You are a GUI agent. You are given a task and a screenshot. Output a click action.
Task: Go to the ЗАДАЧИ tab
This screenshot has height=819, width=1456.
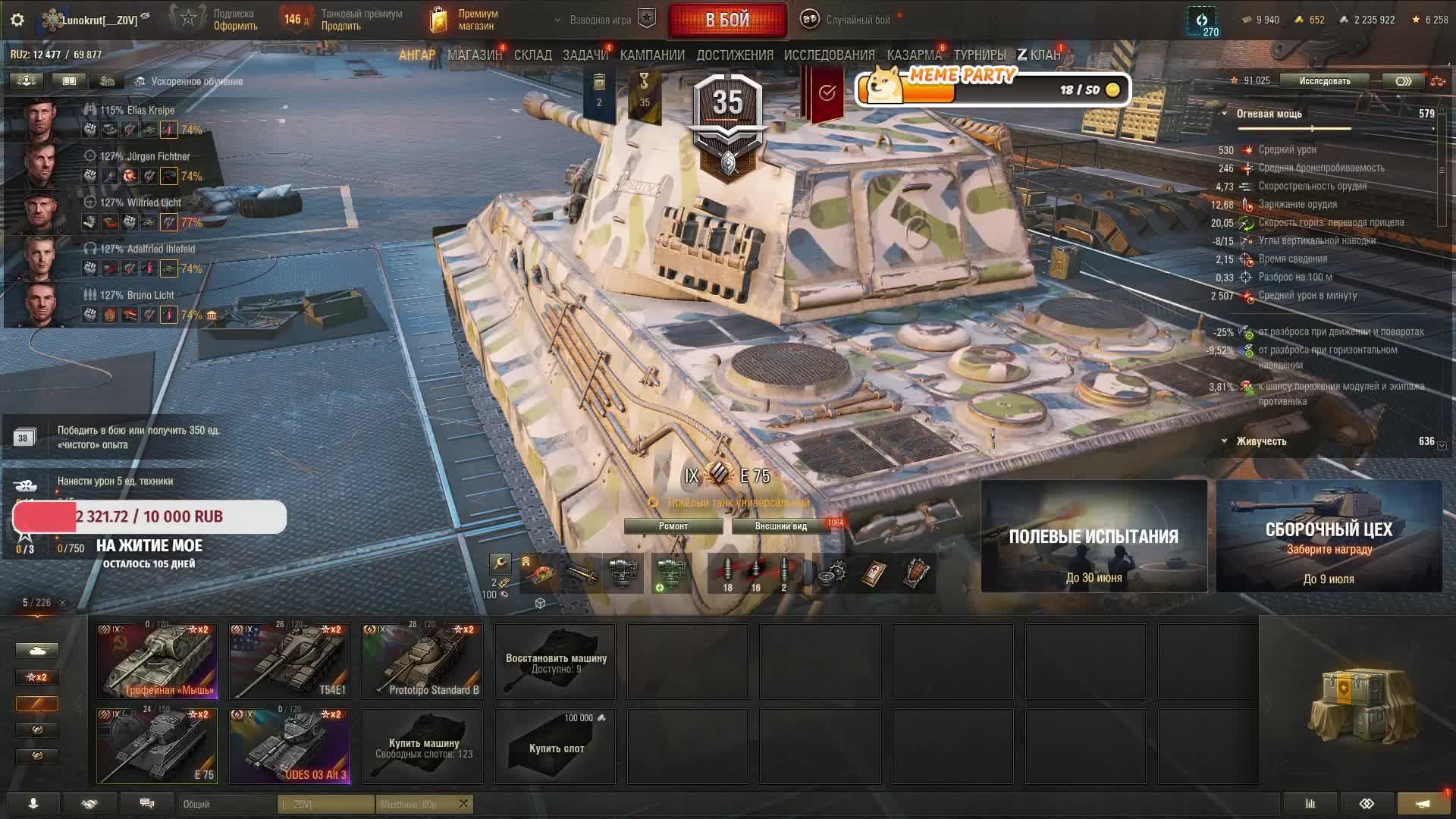[x=585, y=55]
